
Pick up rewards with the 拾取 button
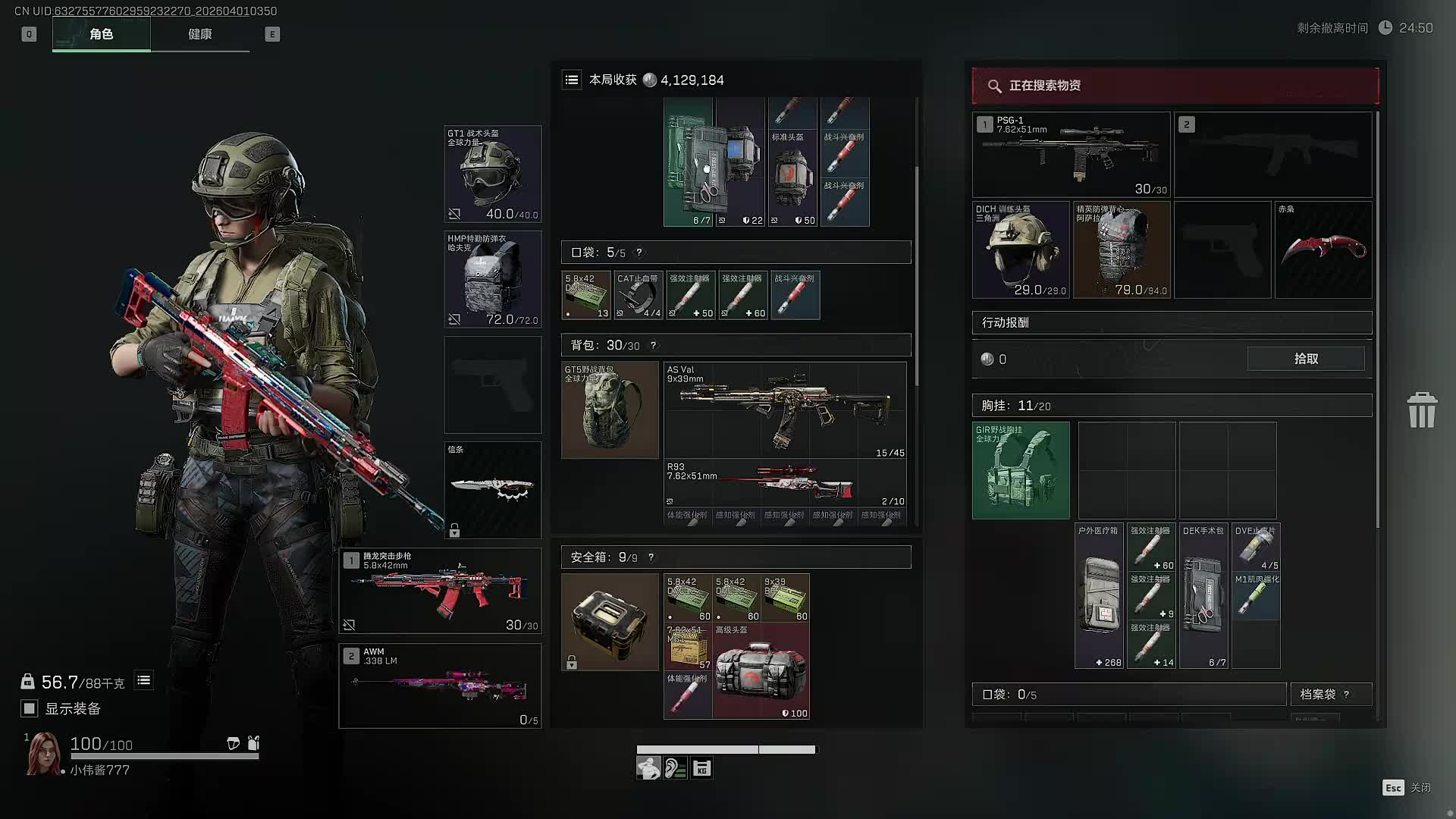[x=1305, y=359]
